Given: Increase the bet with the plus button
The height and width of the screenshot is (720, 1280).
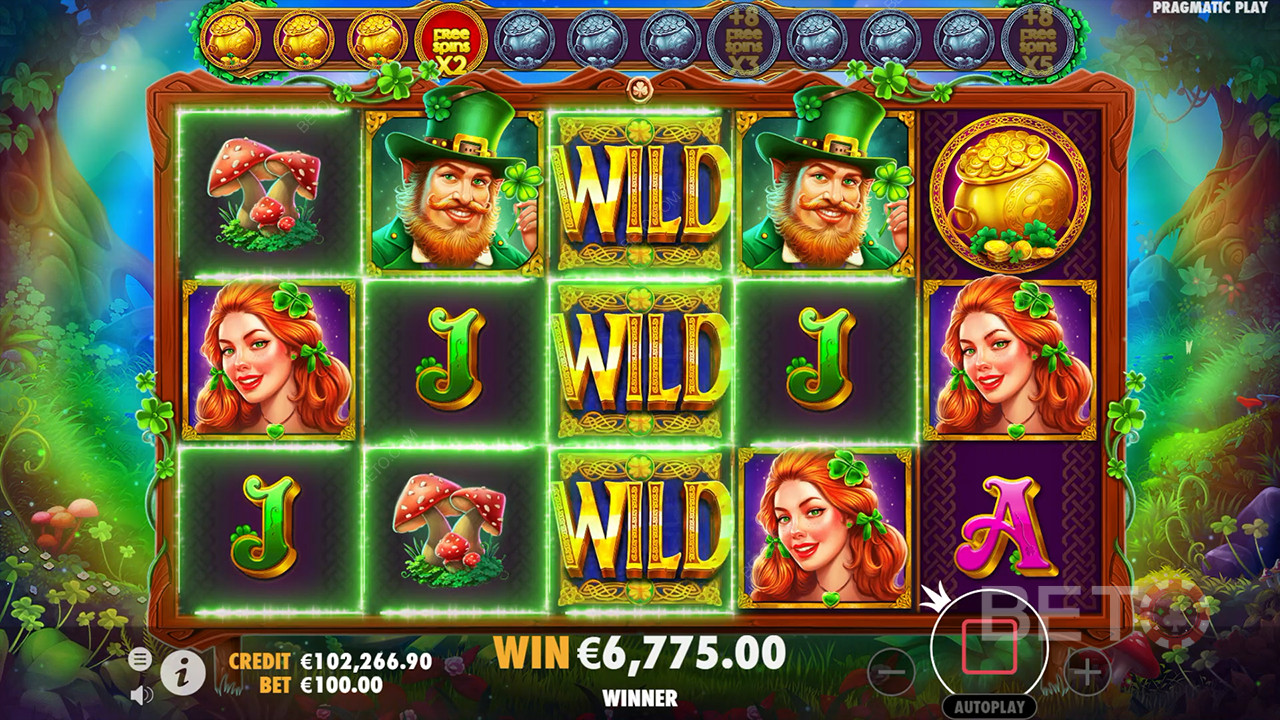Looking at the screenshot, I should 1087,672.
